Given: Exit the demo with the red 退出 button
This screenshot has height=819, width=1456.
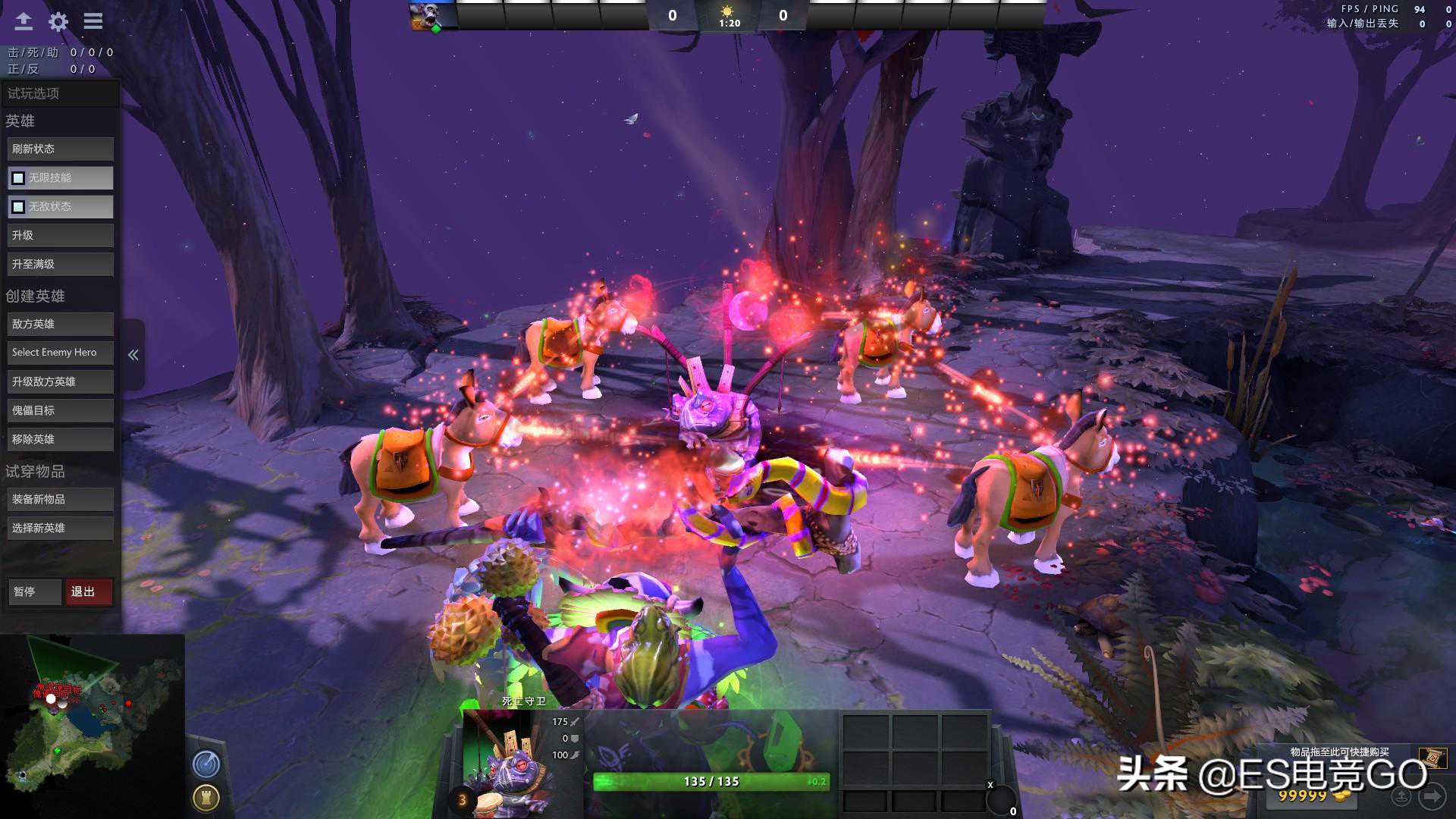Looking at the screenshot, I should coord(89,591).
